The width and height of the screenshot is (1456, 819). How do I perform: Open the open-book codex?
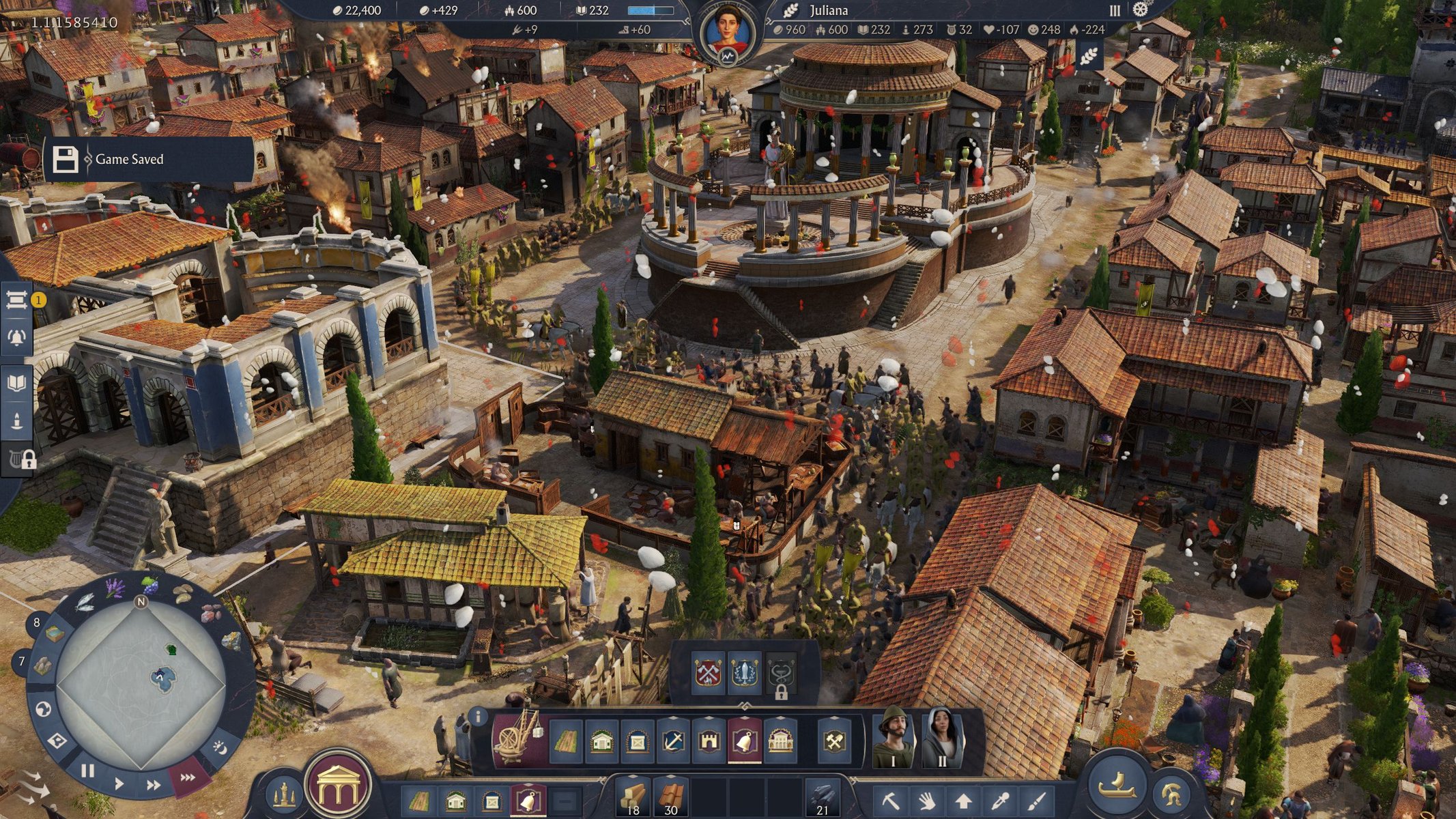(x=16, y=382)
